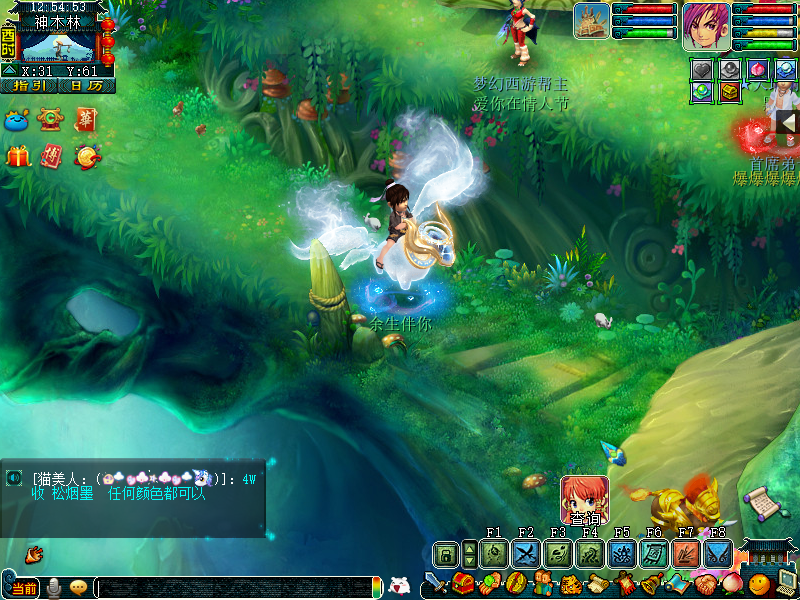Image resolution: width=800 pixels, height=600 pixels.
Task: Open the red gift box icon
Action: click(18, 157)
